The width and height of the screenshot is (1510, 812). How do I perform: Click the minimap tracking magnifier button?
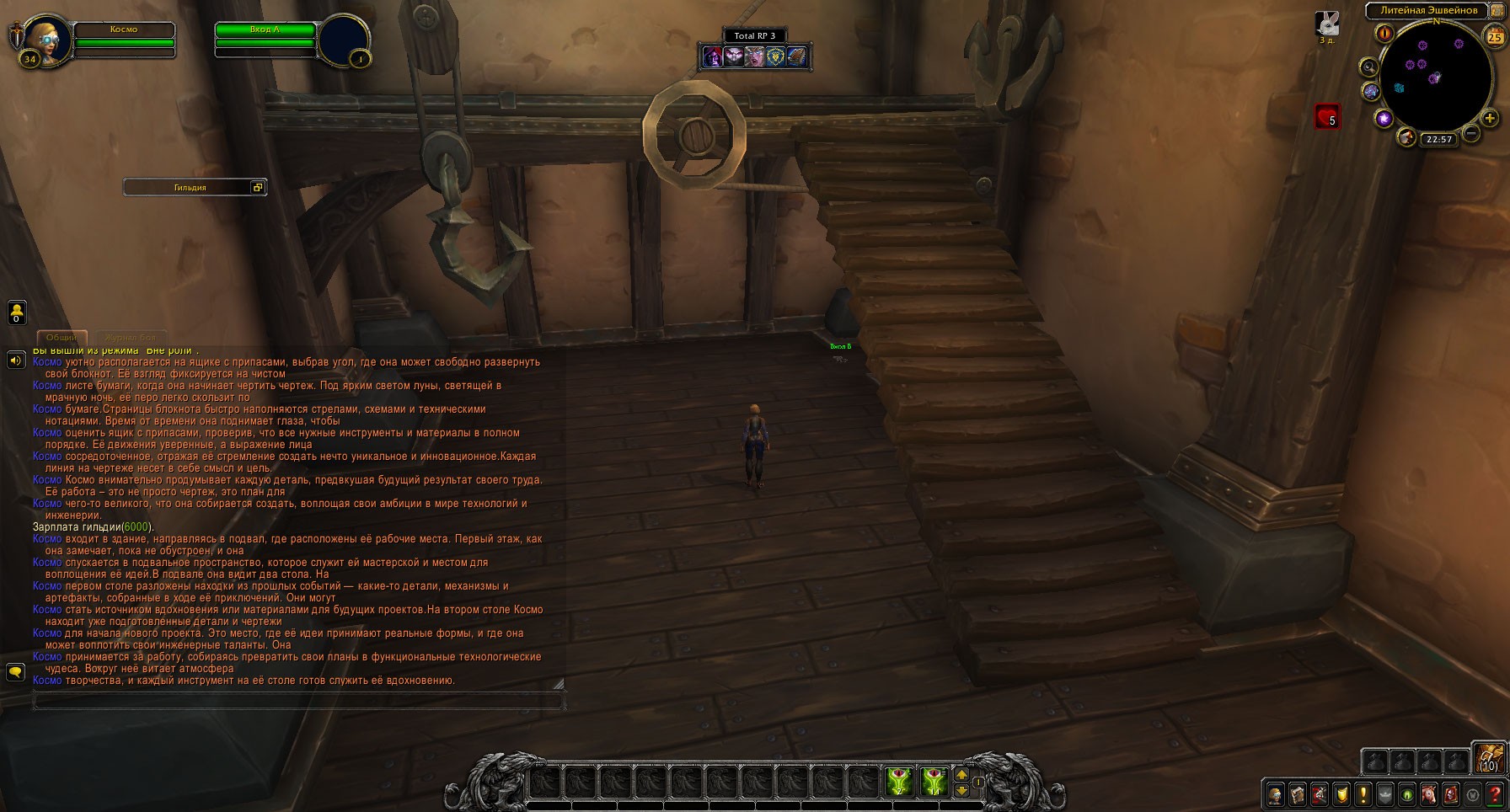[1368, 67]
